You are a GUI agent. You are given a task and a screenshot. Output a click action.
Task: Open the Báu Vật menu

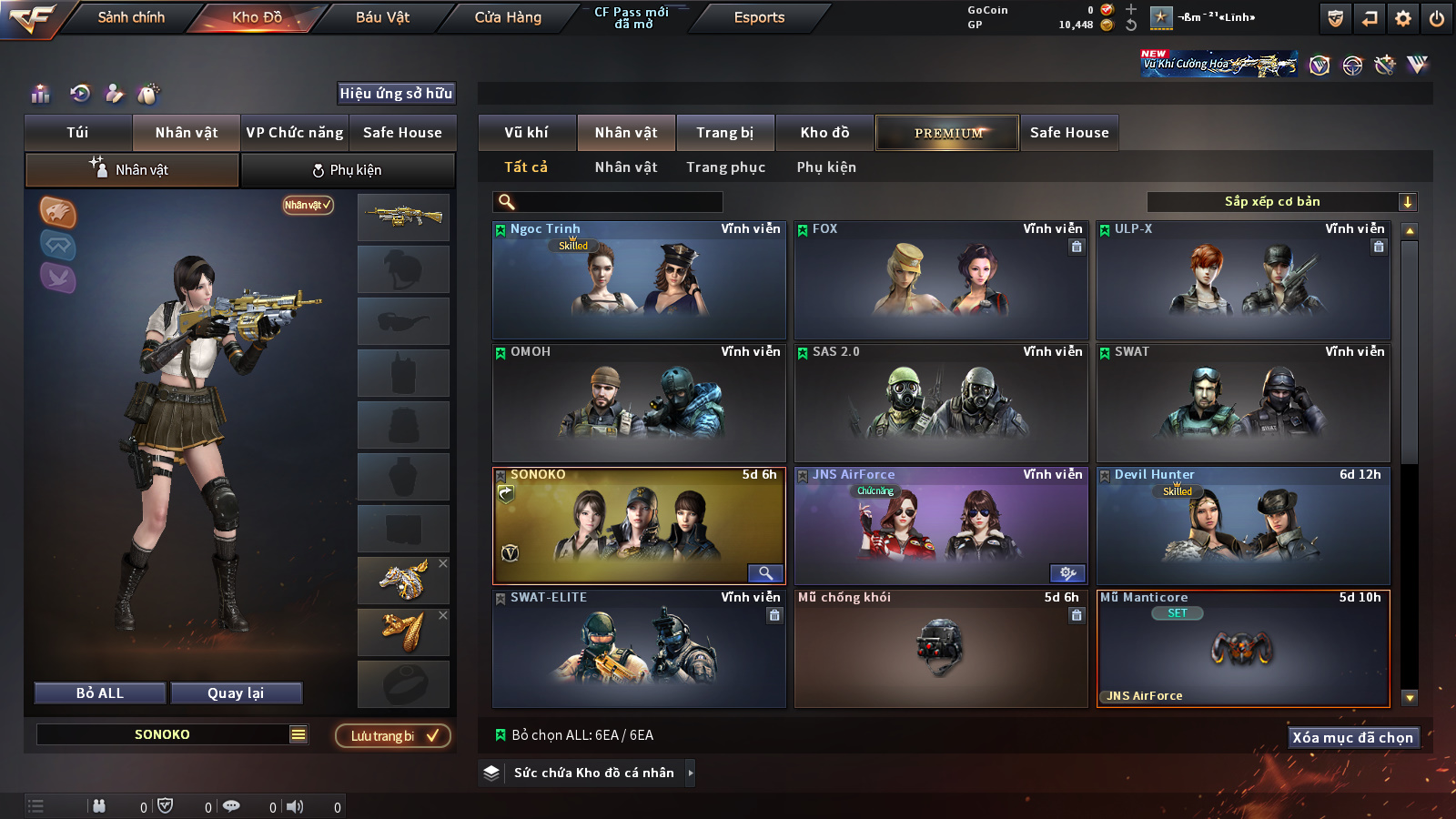point(382,17)
